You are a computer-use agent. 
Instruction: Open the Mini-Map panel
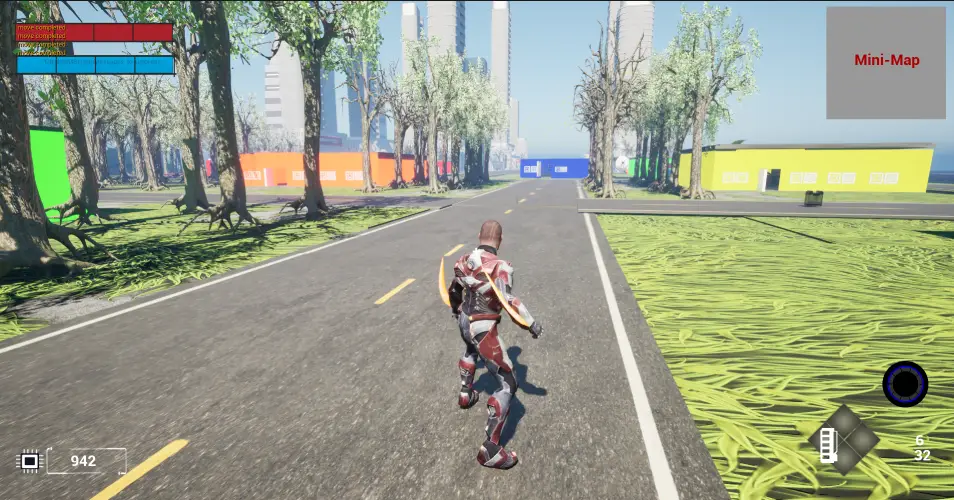[886, 62]
